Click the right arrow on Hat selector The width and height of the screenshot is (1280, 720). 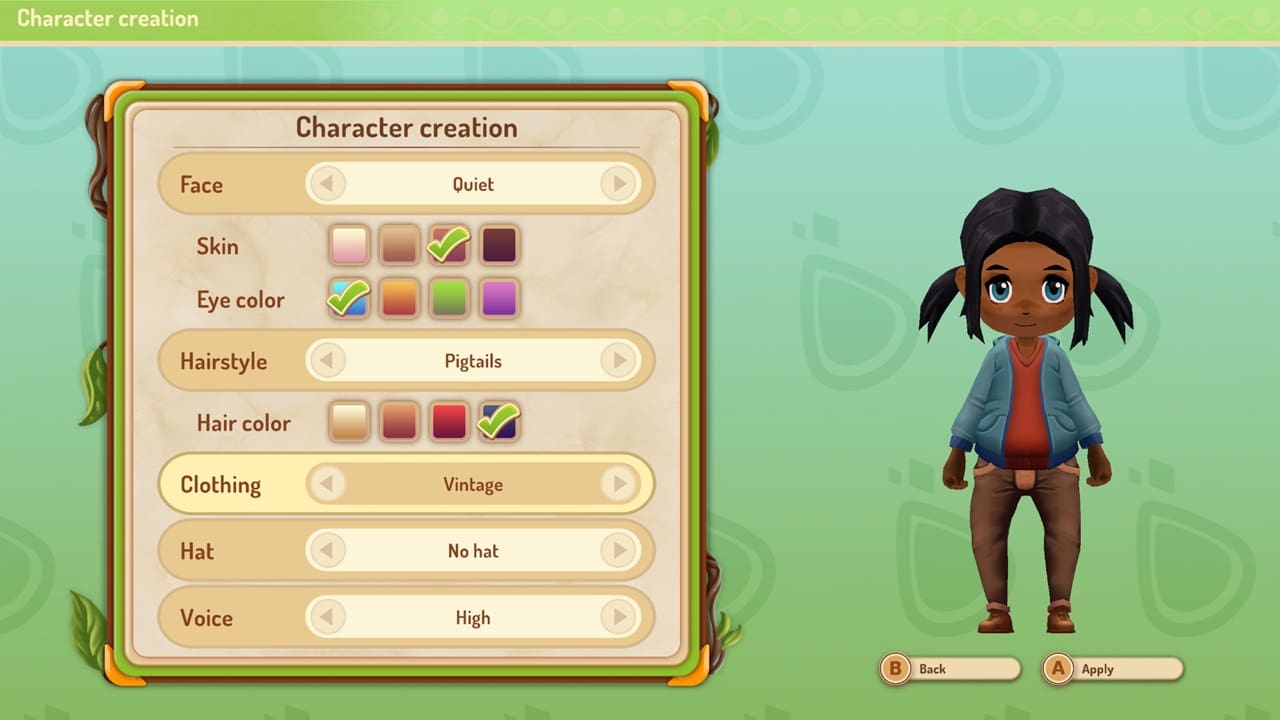click(x=620, y=551)
